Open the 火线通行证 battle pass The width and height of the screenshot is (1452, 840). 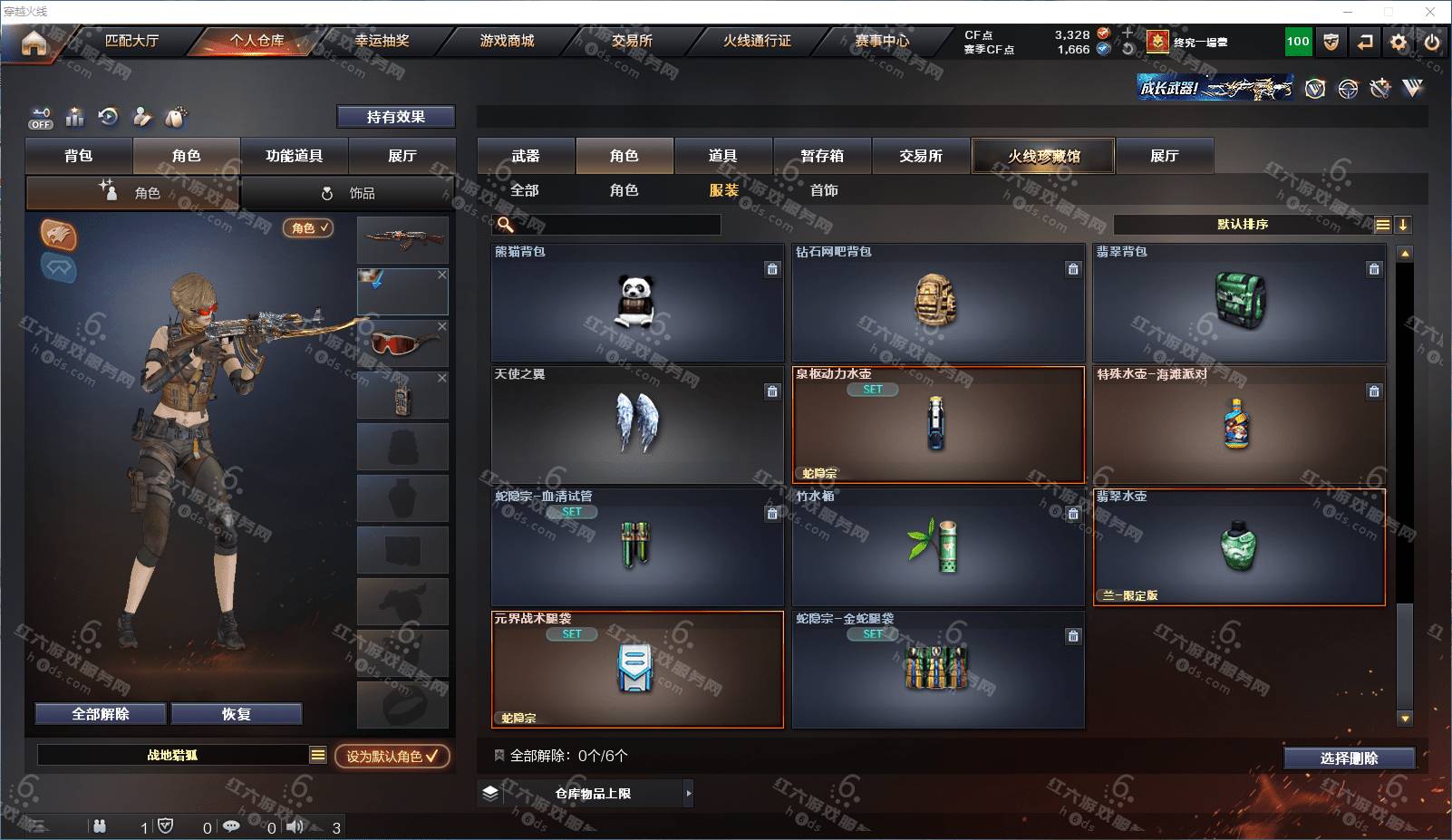click(x=757, y=41)
